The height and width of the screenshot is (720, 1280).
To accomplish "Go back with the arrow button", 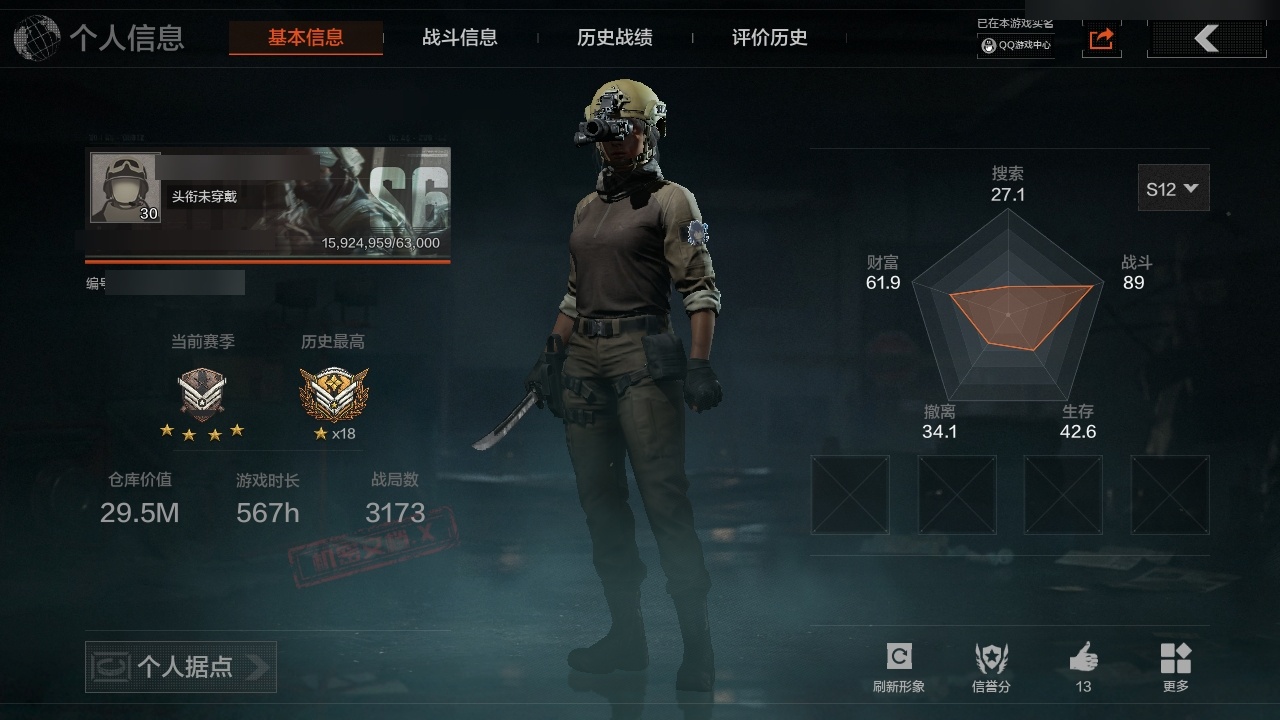I will click(1206, 39).
